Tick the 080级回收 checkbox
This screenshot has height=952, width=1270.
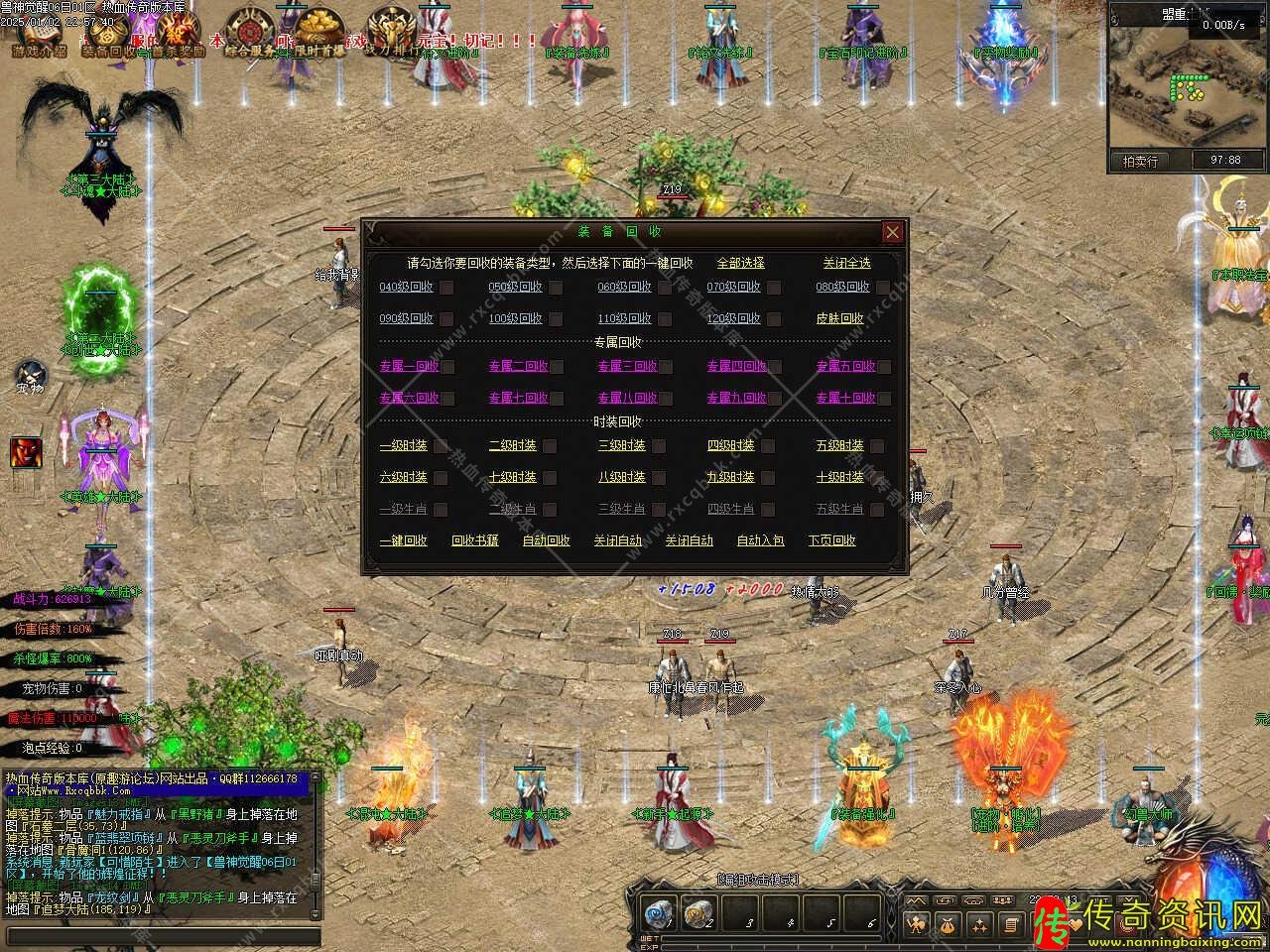point(884,288)
